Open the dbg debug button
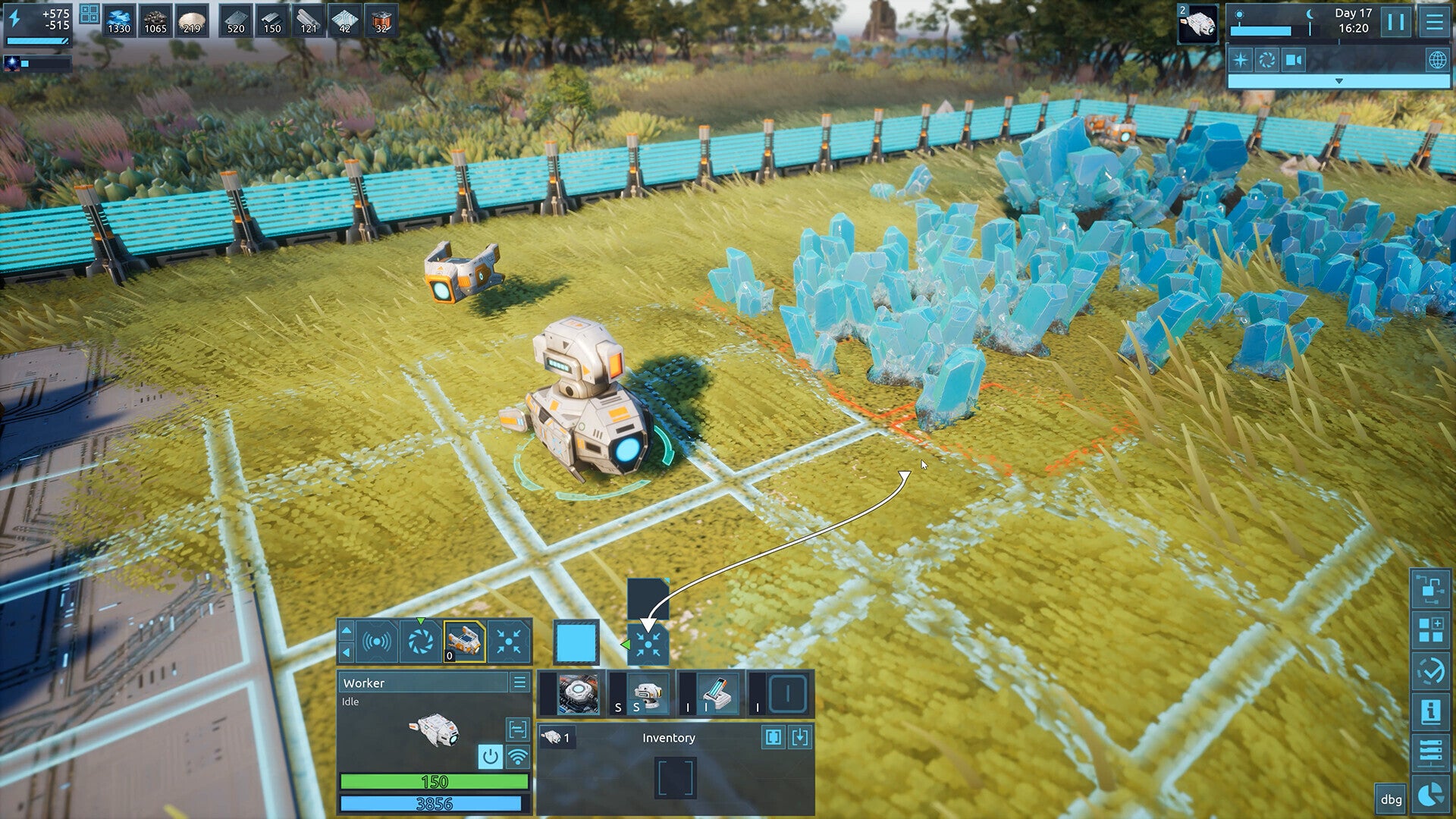This screenshot has height=819, width=1456. click(1391, 799)
